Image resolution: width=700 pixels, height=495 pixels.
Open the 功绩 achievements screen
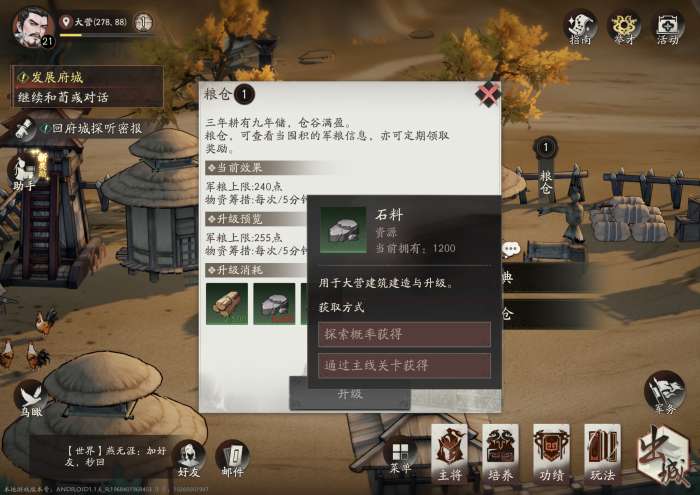pyautogui.click(x=551, y=452)
